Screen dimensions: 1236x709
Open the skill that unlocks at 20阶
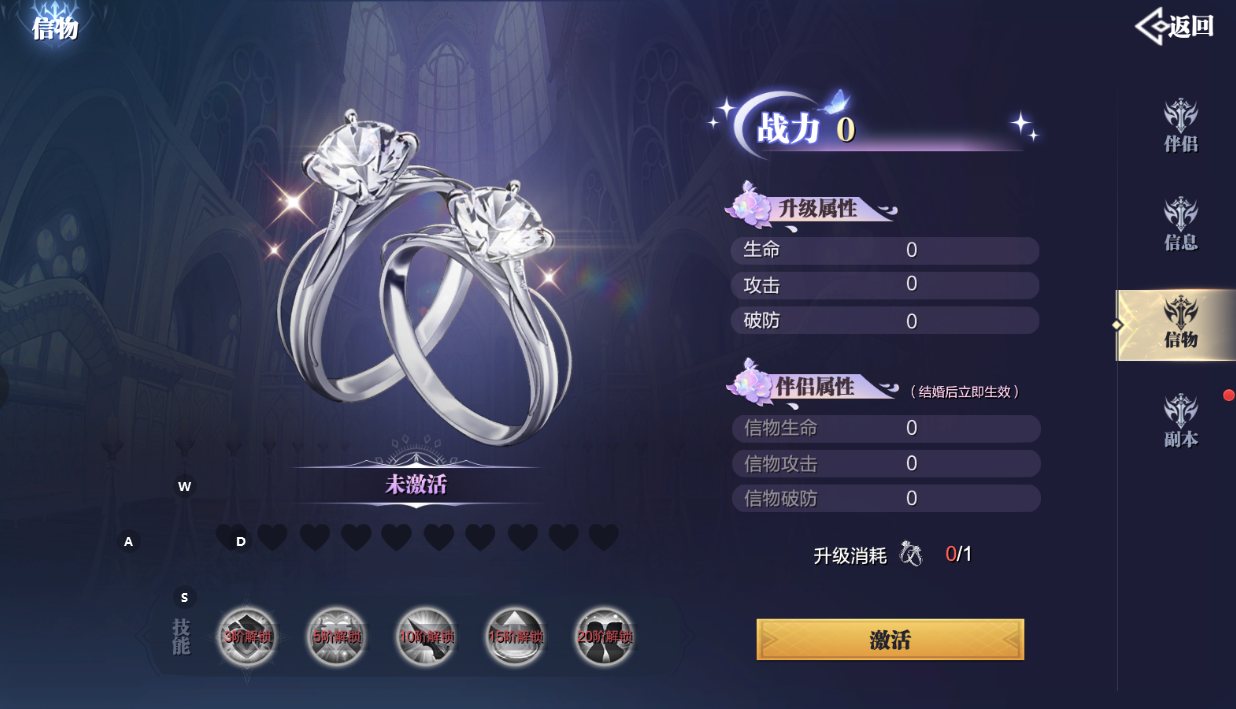pyautogui.click(x=604, y=636)
